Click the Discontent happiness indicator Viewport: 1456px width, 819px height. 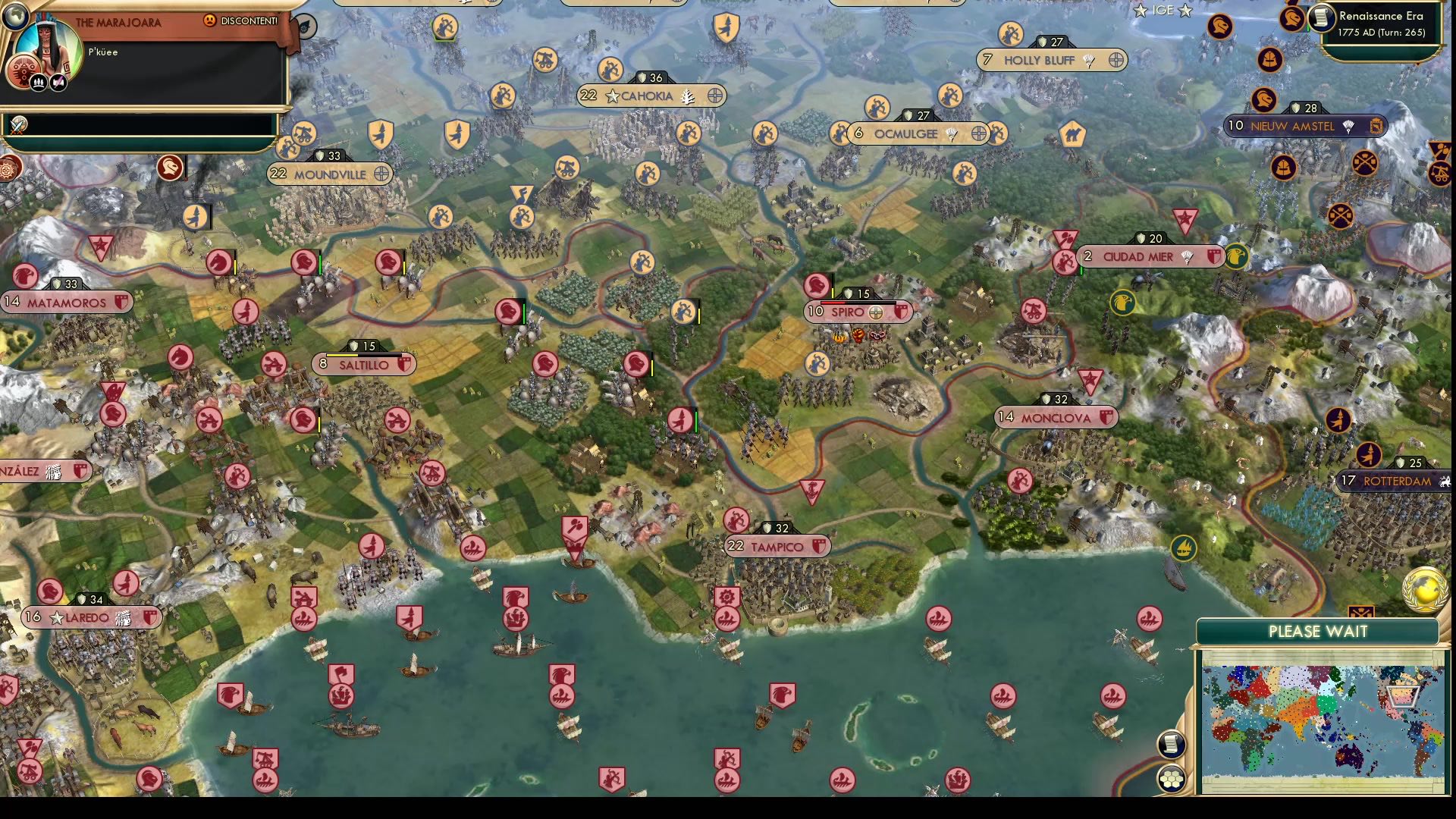pos(210,20)
